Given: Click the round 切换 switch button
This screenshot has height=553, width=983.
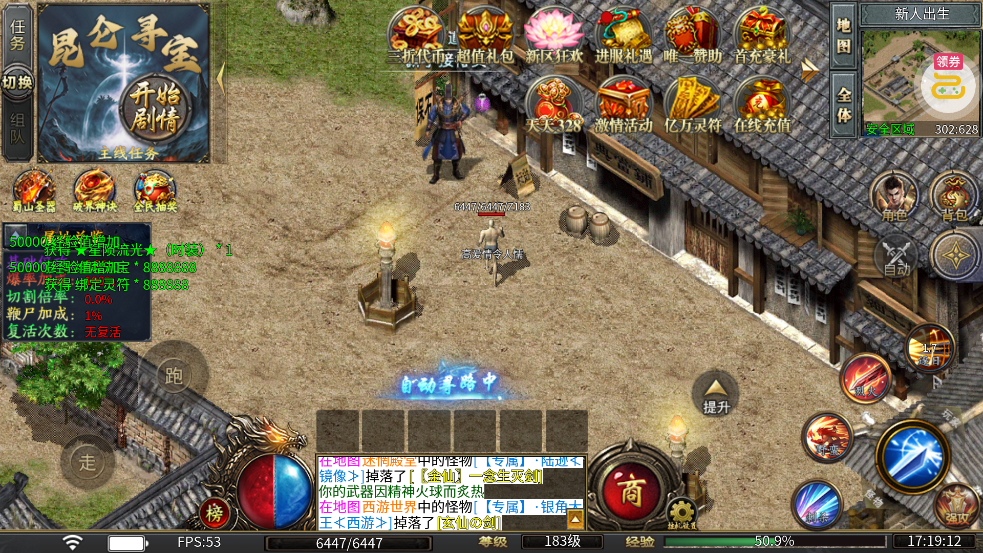Looking at the screenshot, I should pyautogui.click(x=17, y=81).
